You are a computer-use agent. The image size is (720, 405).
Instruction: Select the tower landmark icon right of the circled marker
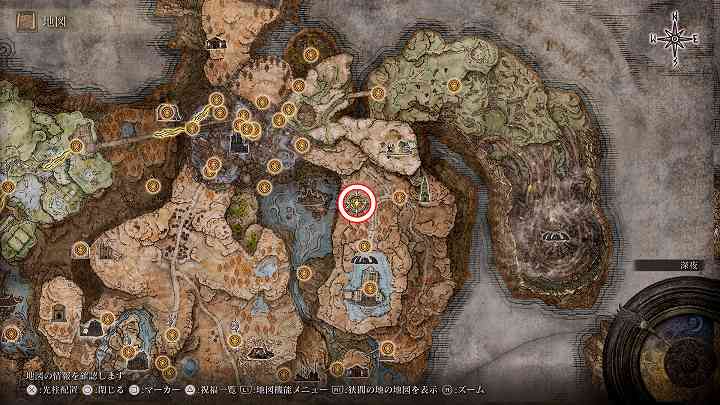(x=423, y=189)
